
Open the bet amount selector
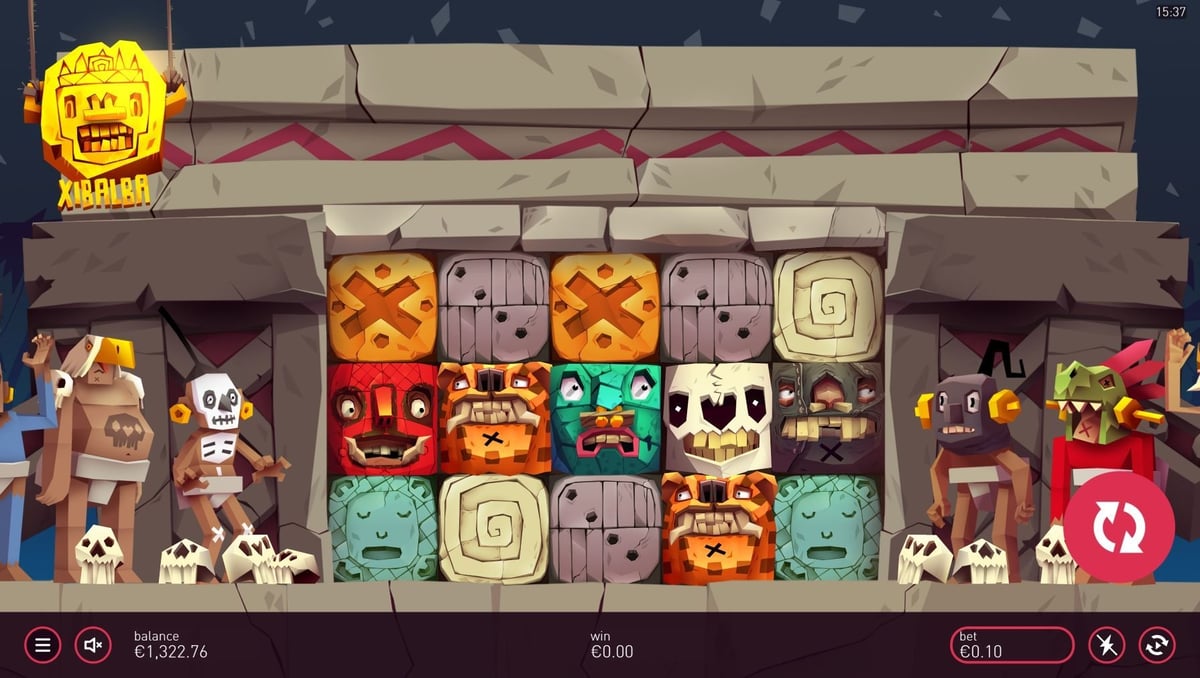[x=1011, y=645]
